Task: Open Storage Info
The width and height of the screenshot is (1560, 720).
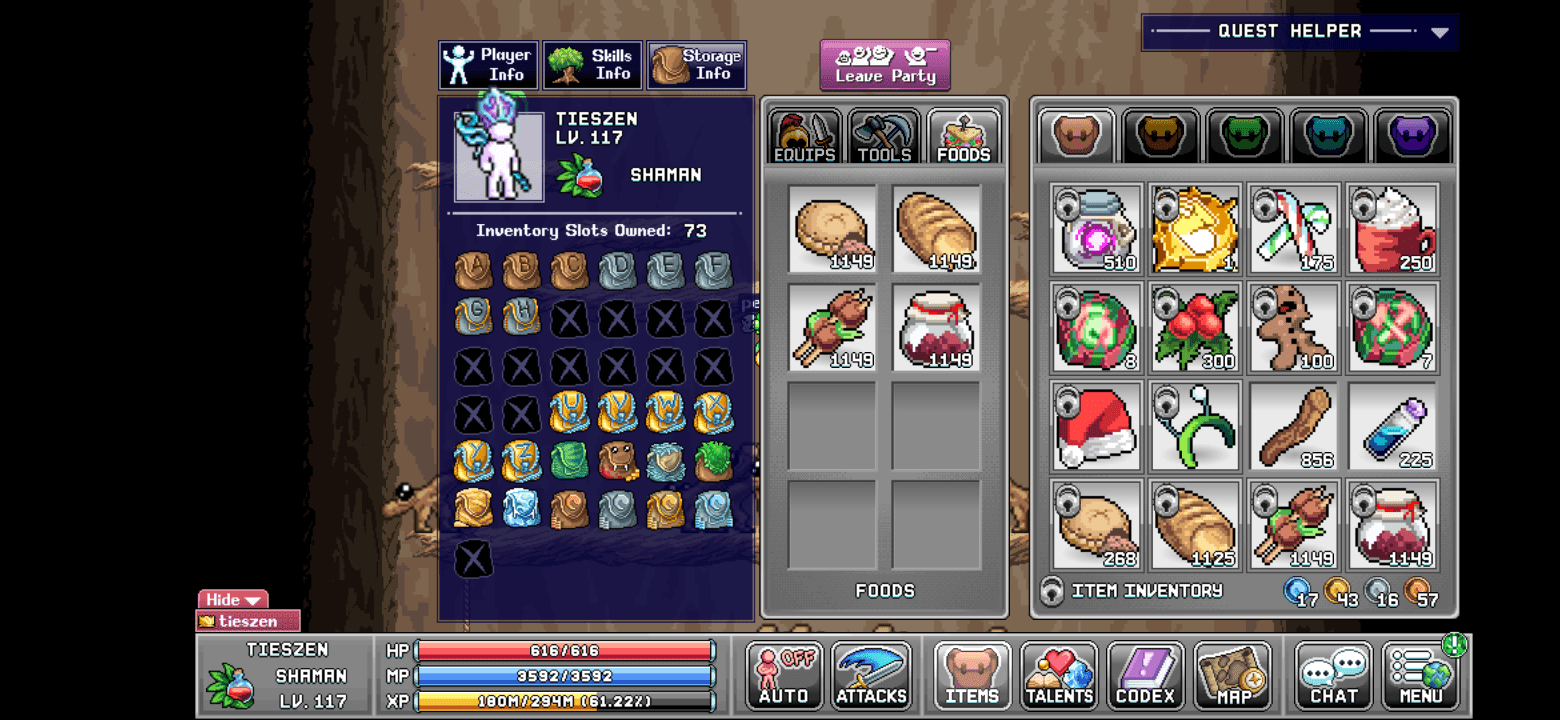Action: pos(696,64)
